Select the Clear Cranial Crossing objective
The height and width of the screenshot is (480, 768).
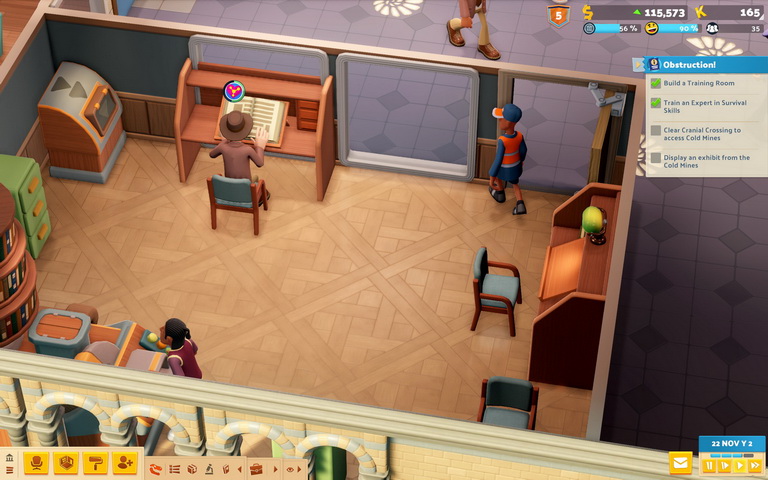[700, 134]
